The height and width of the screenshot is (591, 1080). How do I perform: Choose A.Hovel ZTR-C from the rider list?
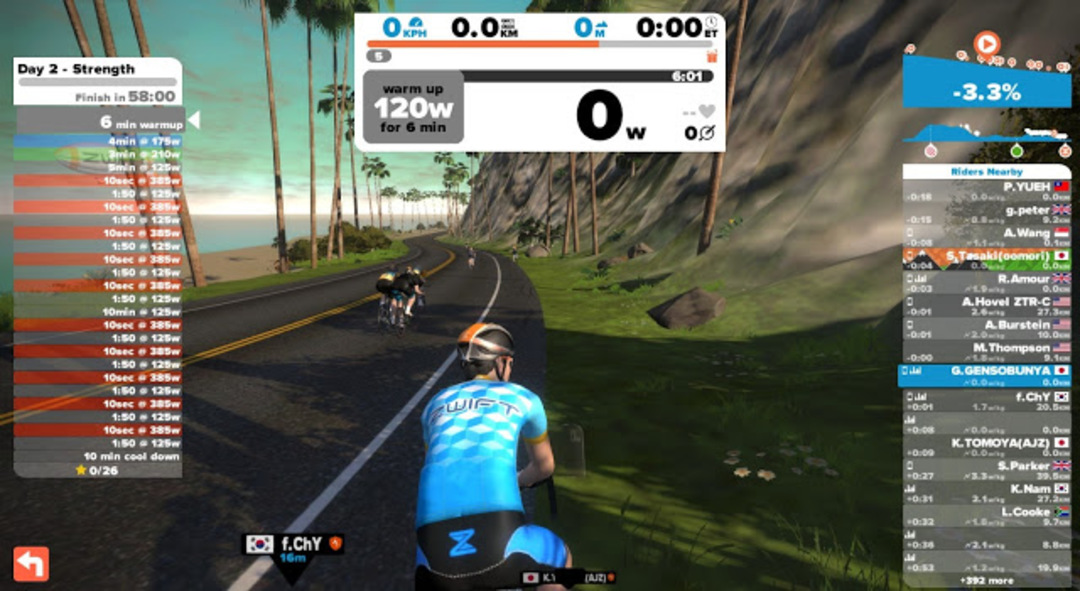click(x=986, y=306)
